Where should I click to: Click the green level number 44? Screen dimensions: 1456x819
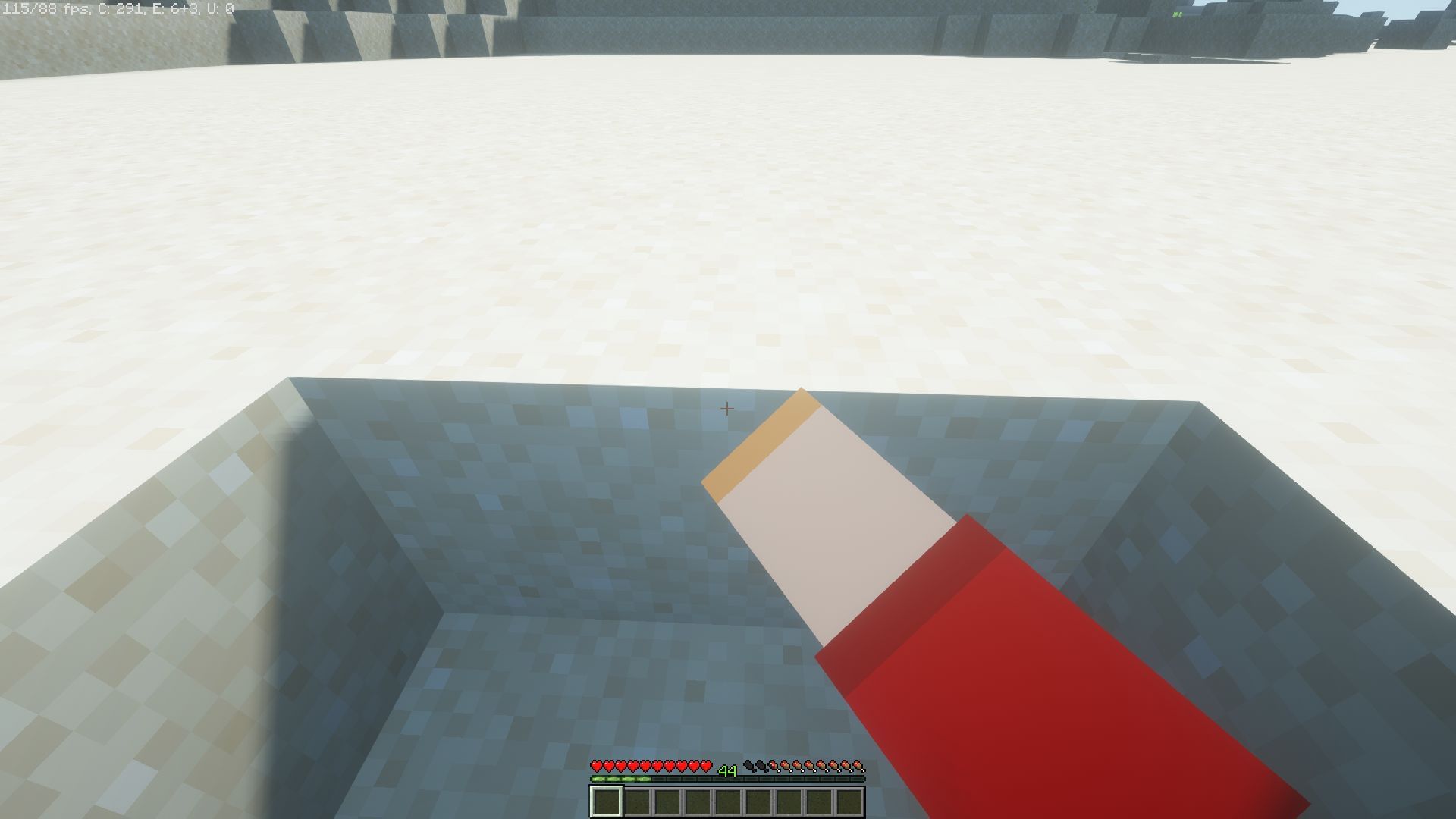[x=728, y=770]
